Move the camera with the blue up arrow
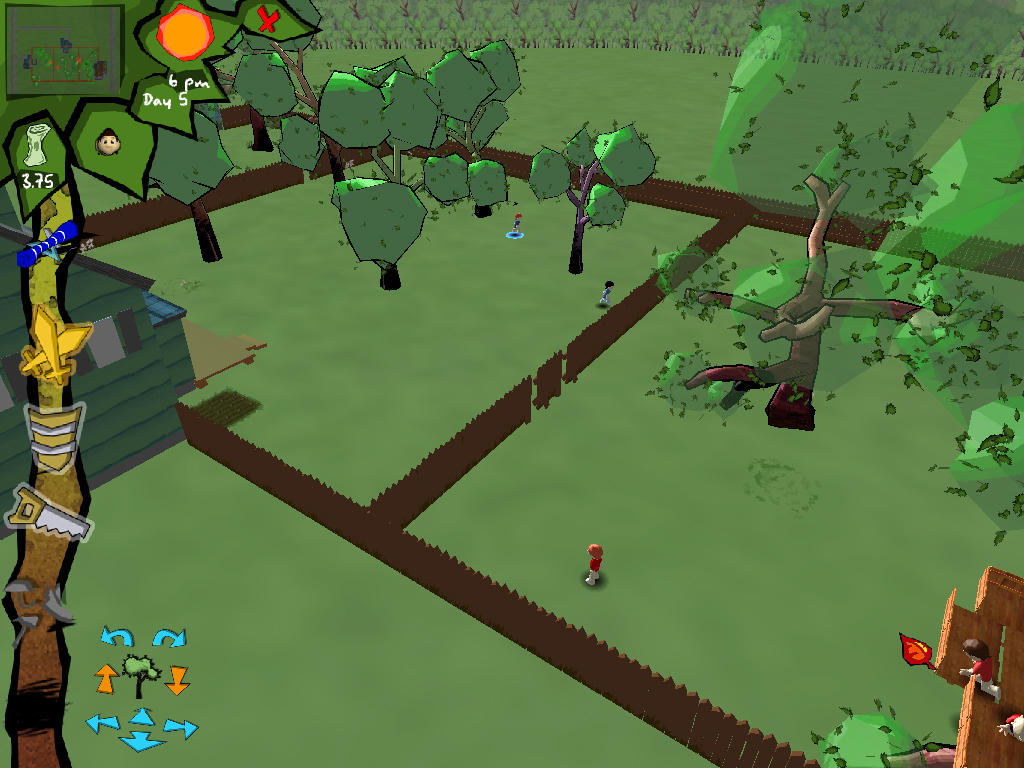Viewport: 1024px width, 768px height. pos(142,715)
